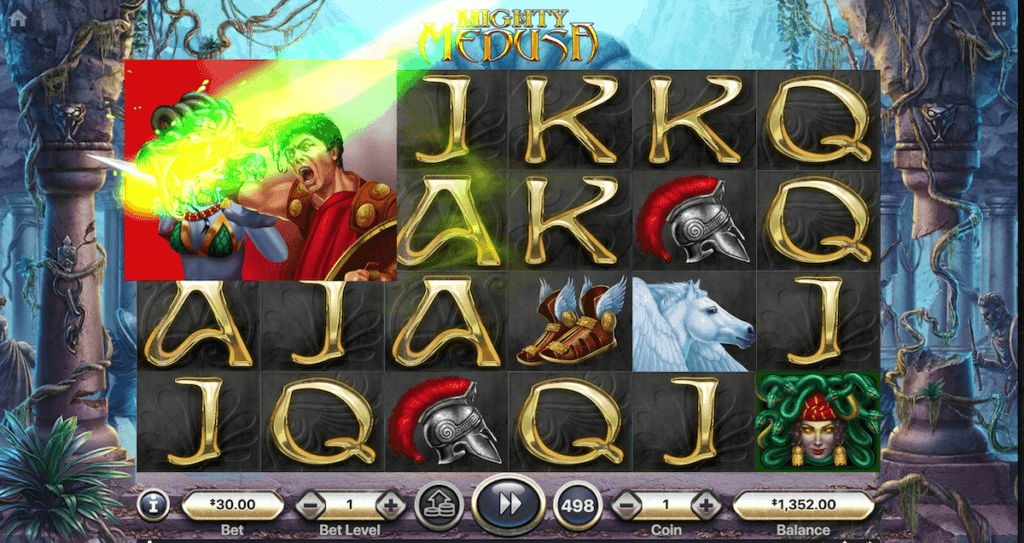
Task: Lower the Coin value
Action: (x=626, y=506)
